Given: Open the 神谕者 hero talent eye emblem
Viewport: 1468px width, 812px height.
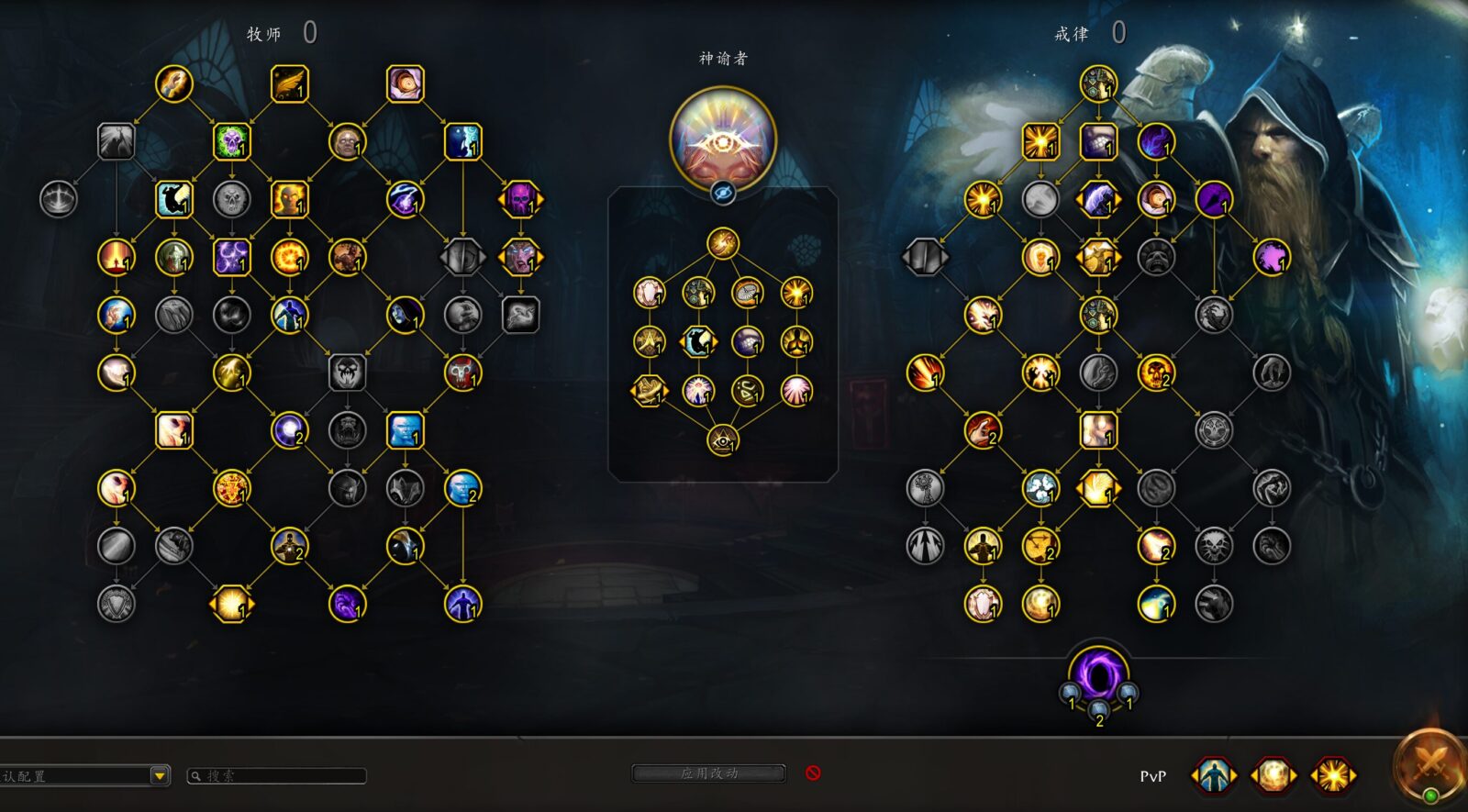Looking at the screenshot, I should 723,139.
